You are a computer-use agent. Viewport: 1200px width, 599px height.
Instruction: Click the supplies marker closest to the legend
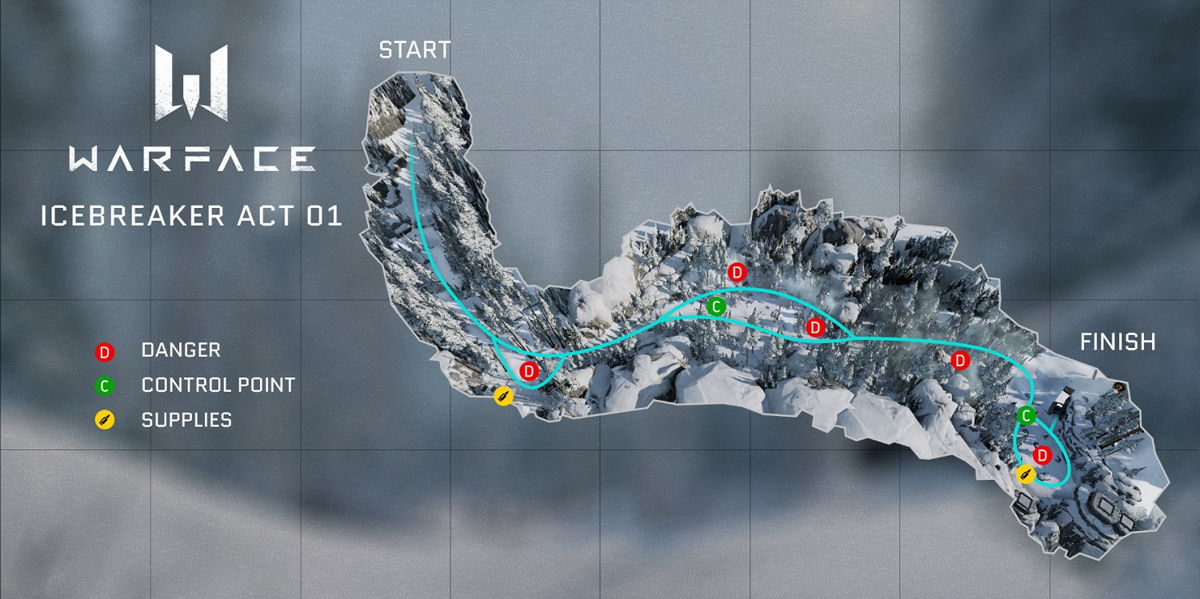point(504,397)
